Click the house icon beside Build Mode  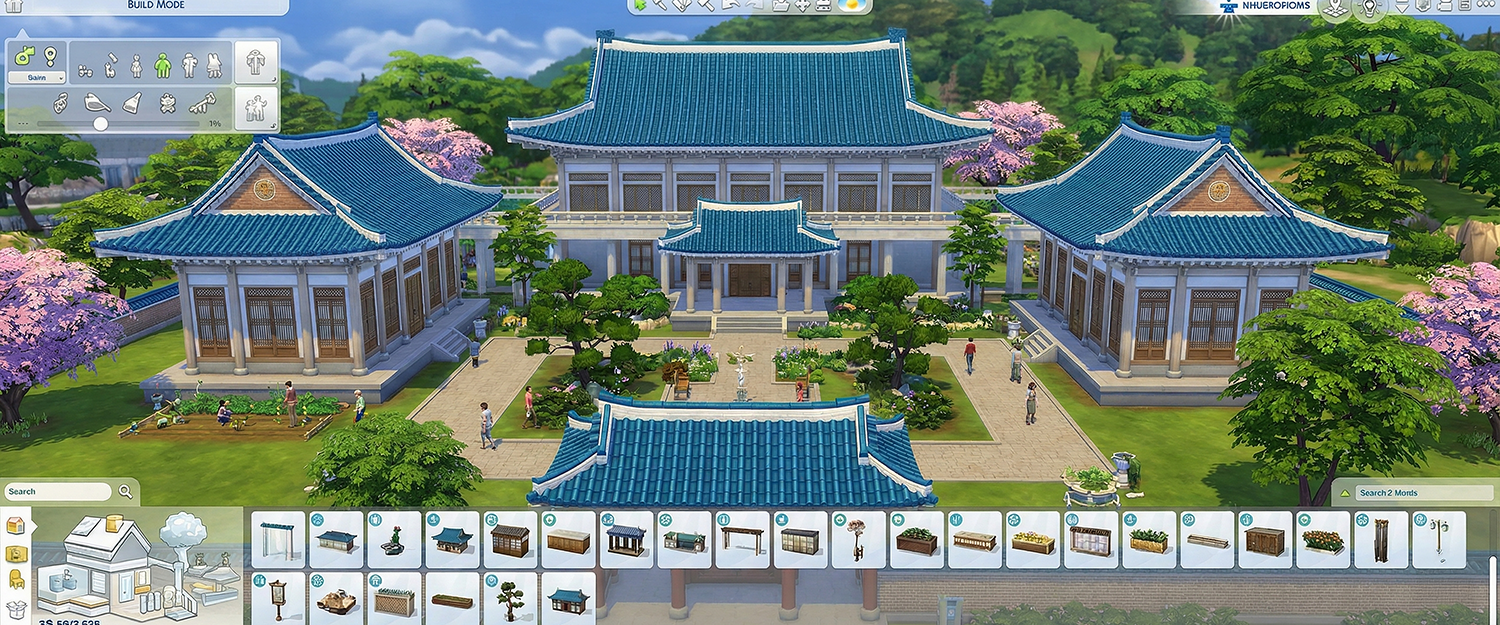15,6
